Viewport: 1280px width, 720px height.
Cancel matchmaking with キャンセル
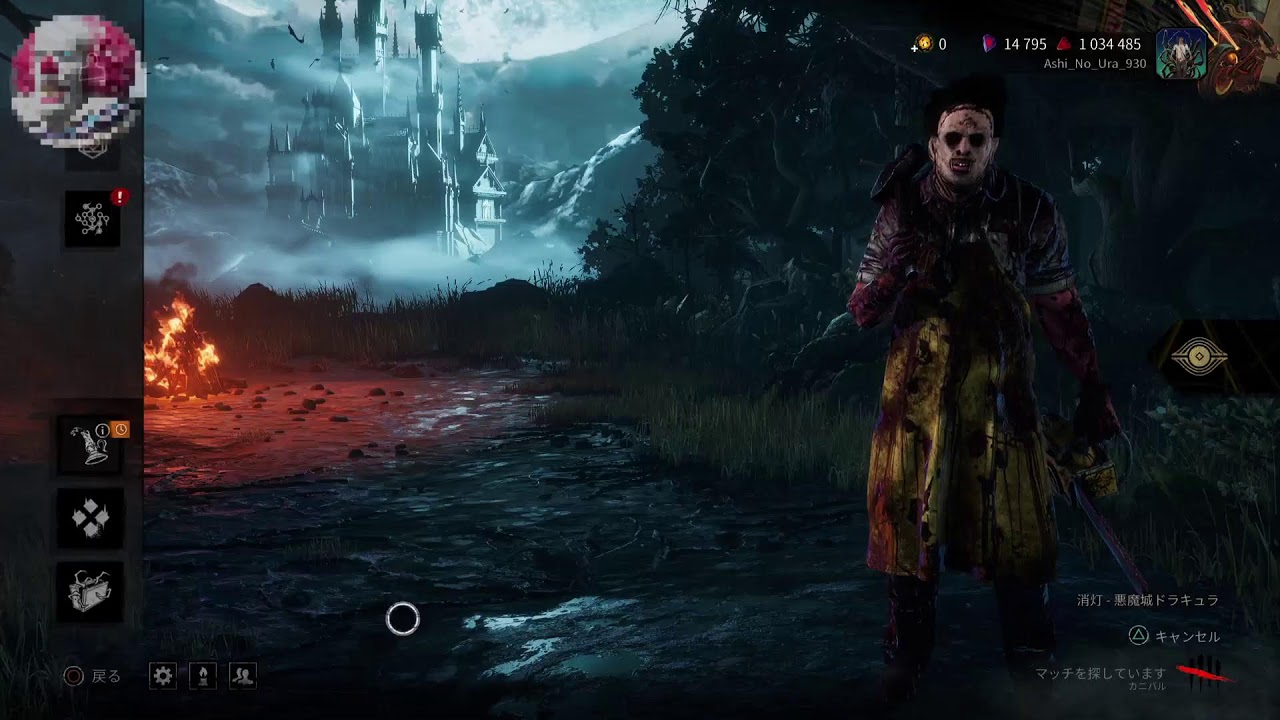1175,636
